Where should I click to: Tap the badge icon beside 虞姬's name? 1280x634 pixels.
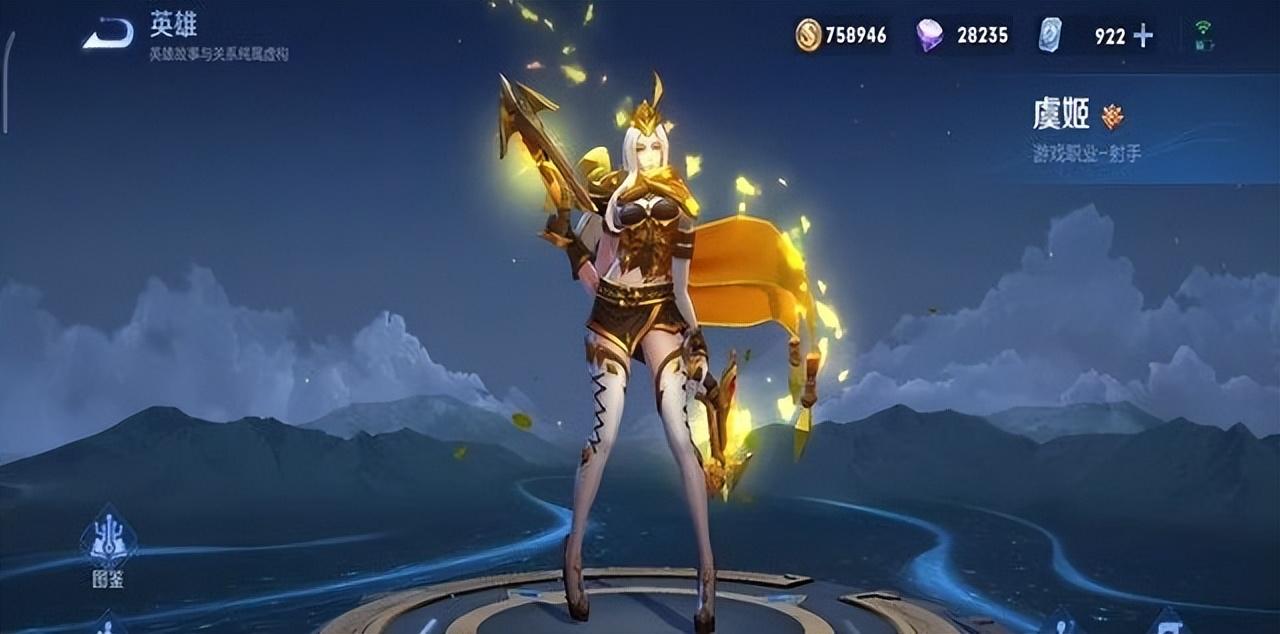tap(1112, 117)
